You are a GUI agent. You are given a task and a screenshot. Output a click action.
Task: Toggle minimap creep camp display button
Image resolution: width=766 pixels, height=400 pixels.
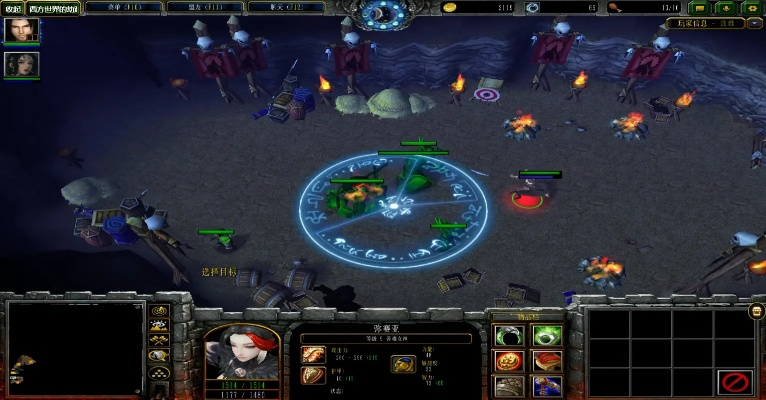tap(159, 356)
